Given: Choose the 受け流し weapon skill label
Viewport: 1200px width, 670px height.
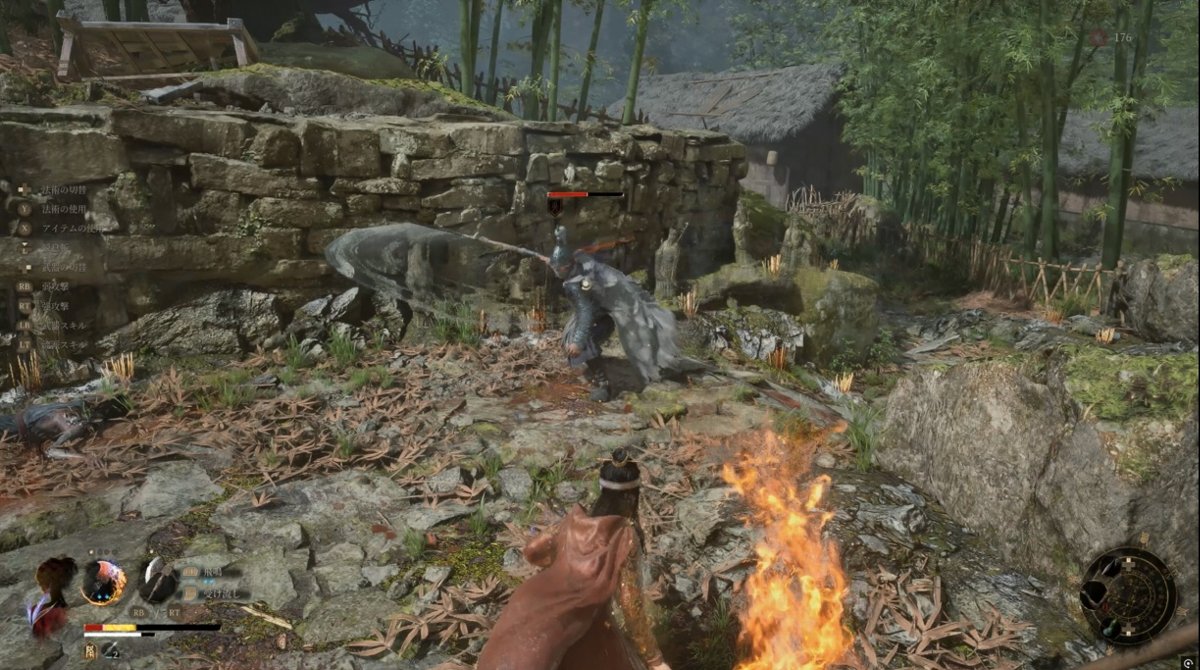Looking at the screenshot, I should click(211, 592).
